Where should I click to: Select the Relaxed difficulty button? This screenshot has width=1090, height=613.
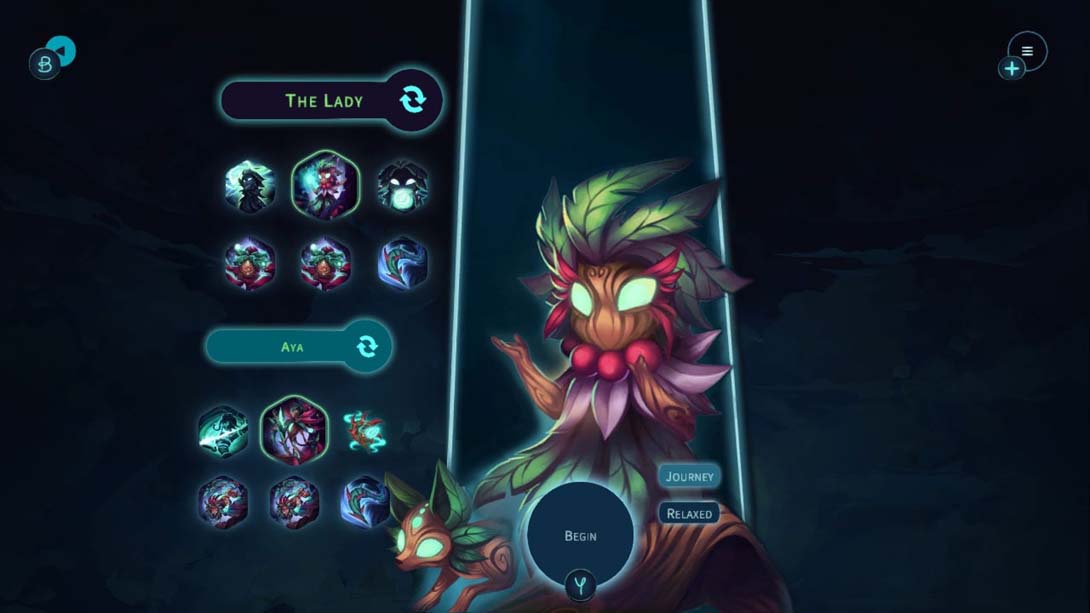pyautogui.click(x=690, y=514)
